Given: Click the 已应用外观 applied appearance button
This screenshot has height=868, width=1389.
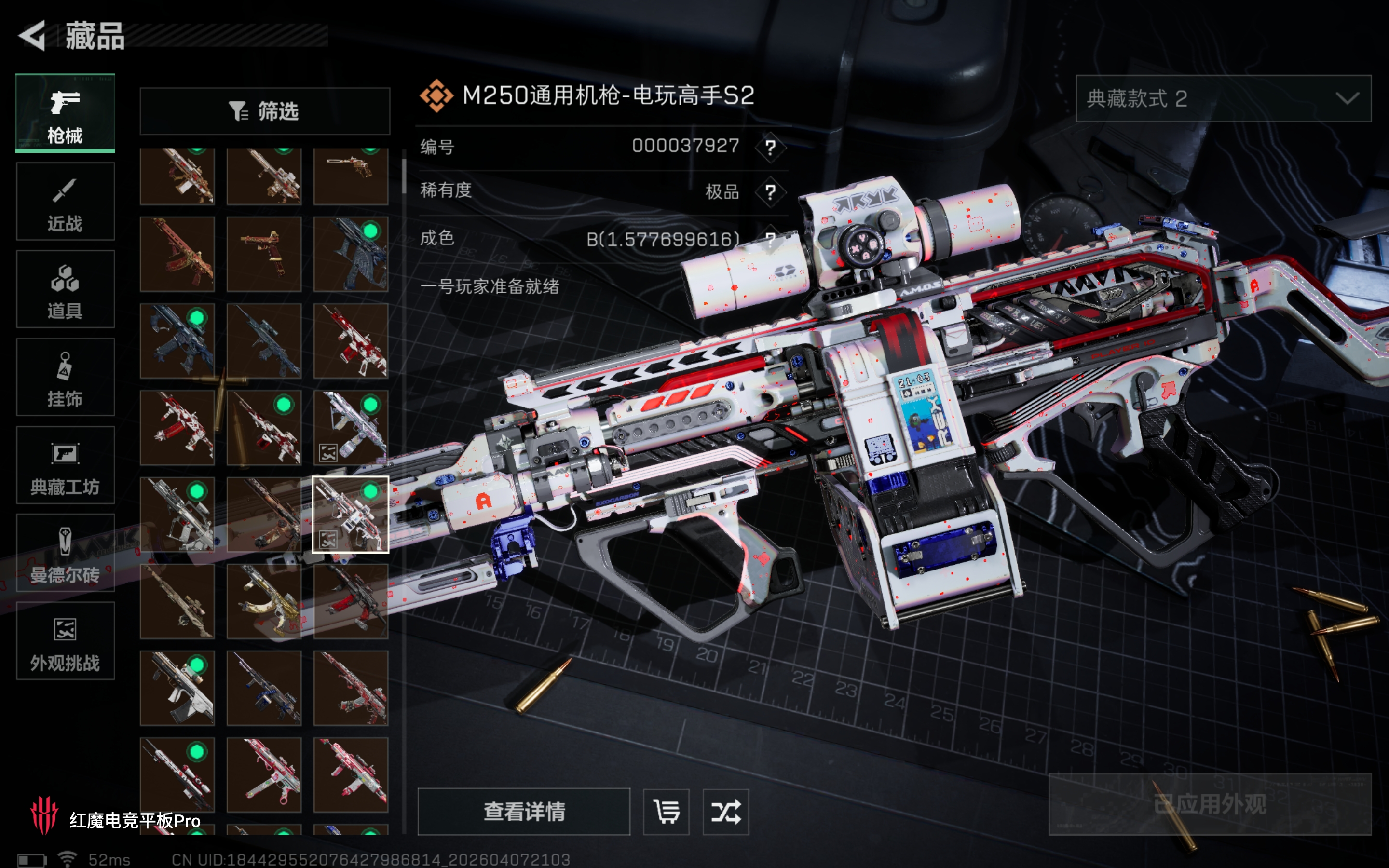Looking at the screenshot, I should tap(1210, 804).
